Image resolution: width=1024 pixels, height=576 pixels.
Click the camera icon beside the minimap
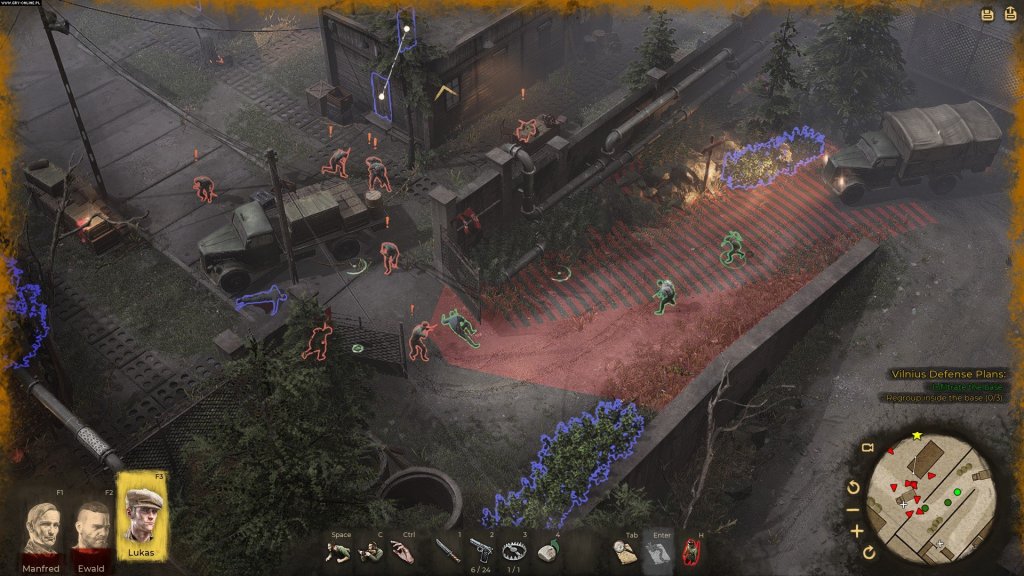867,447
